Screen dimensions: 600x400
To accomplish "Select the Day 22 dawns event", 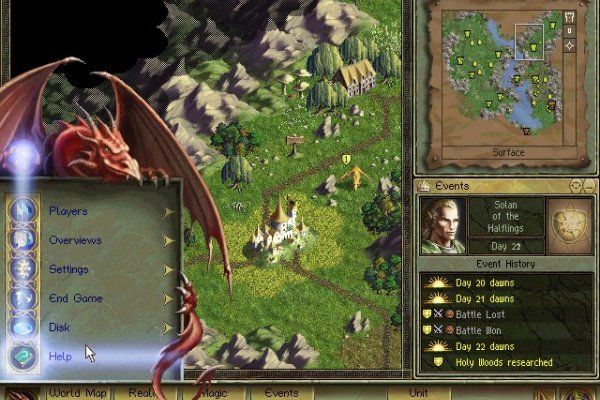I will pos(485,346).
